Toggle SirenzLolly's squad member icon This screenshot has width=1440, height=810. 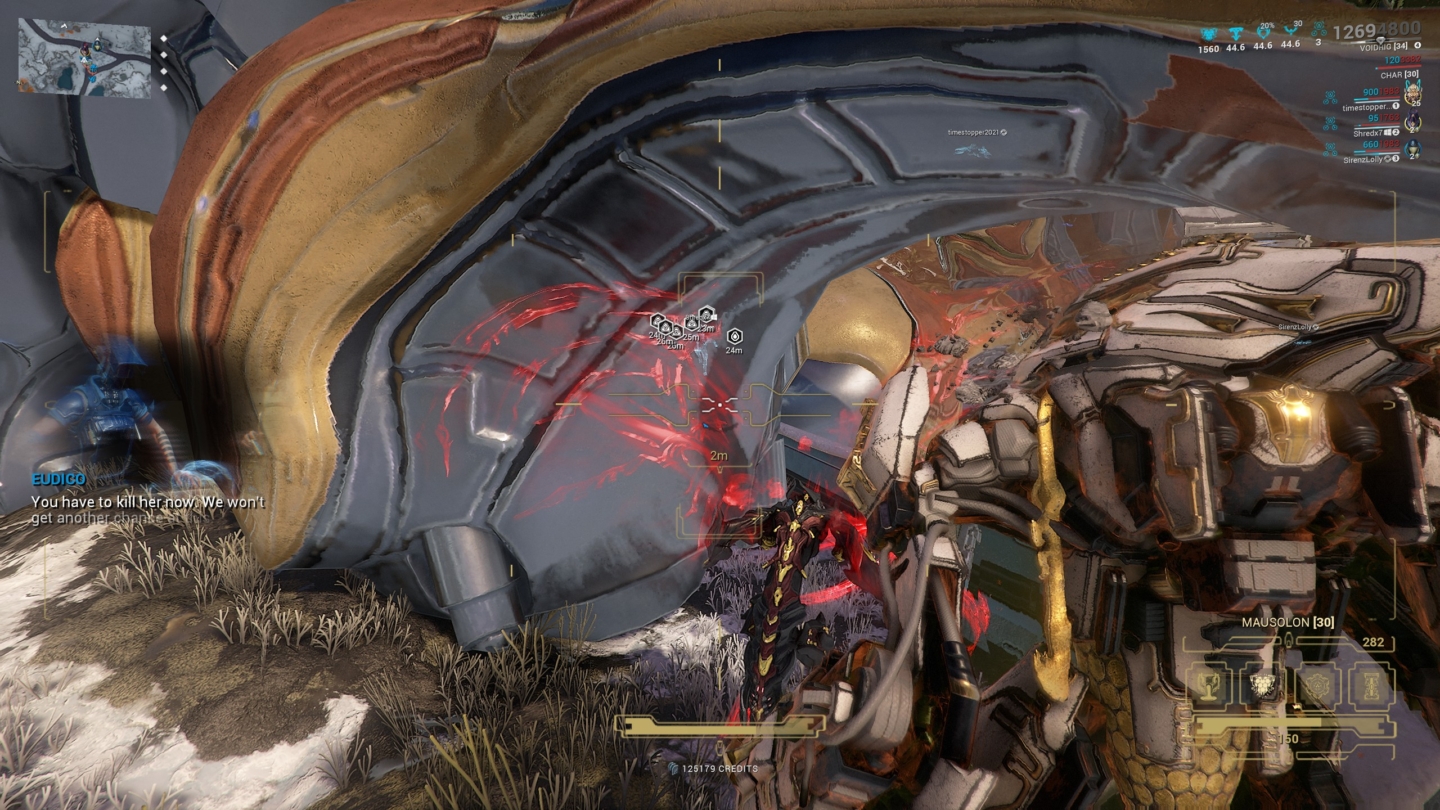pyautogui.click(x=1412, y=149)
